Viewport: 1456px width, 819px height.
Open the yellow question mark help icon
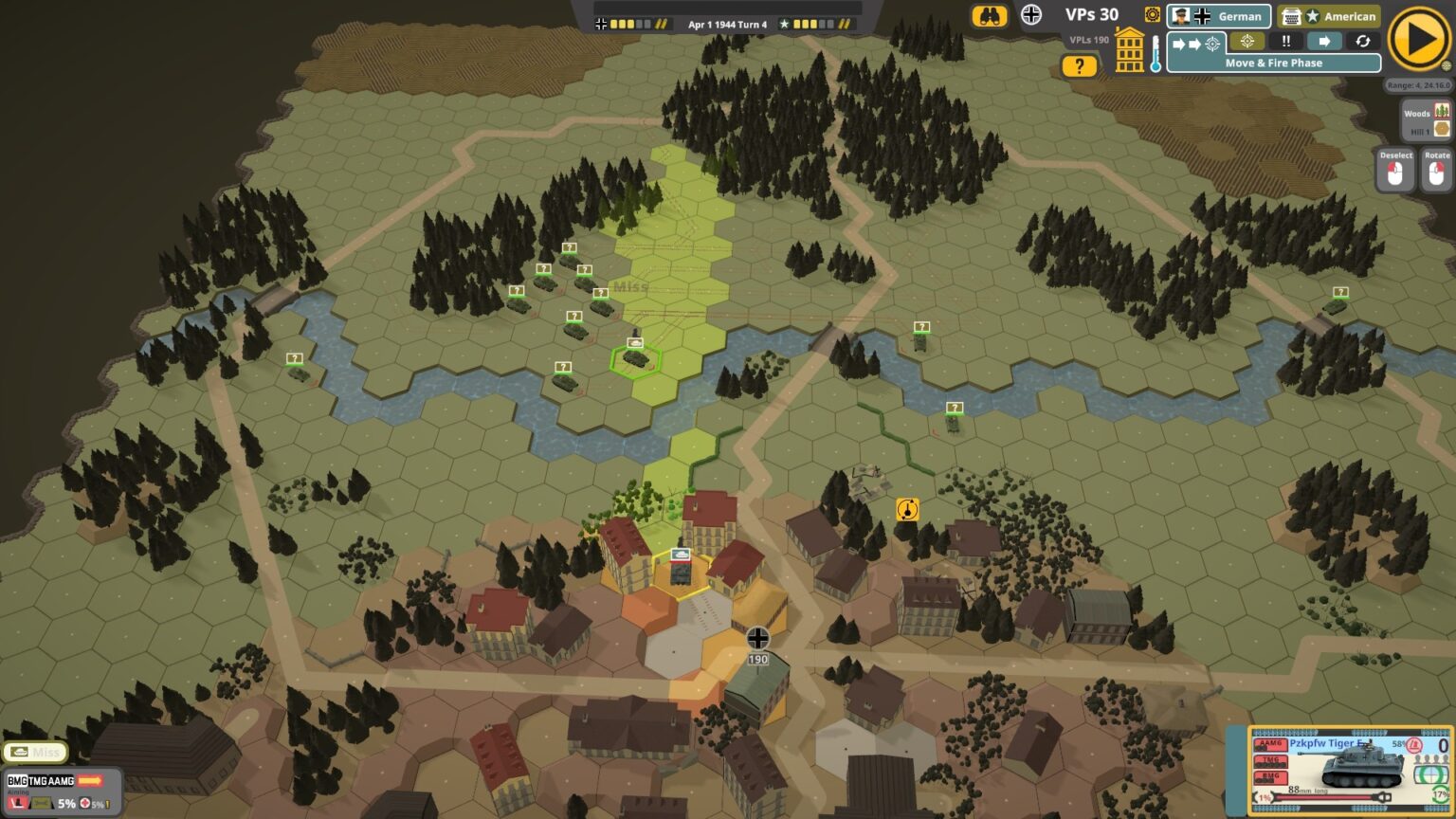coord(1080,64)
